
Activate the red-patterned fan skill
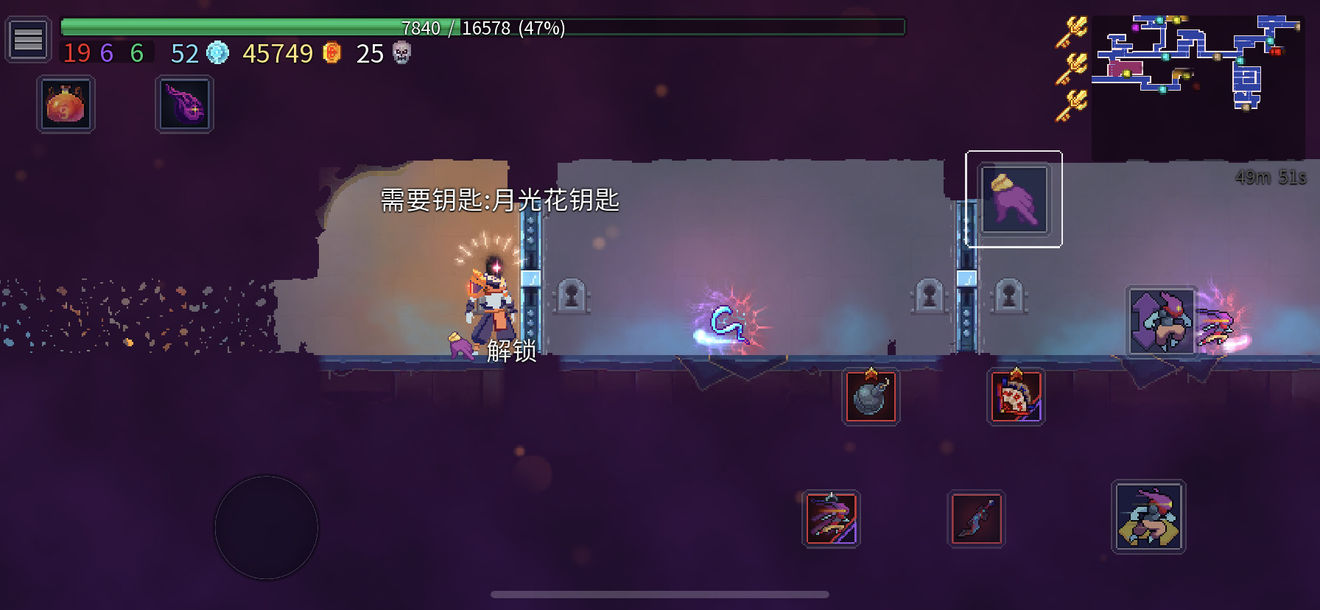[1016, 397]
